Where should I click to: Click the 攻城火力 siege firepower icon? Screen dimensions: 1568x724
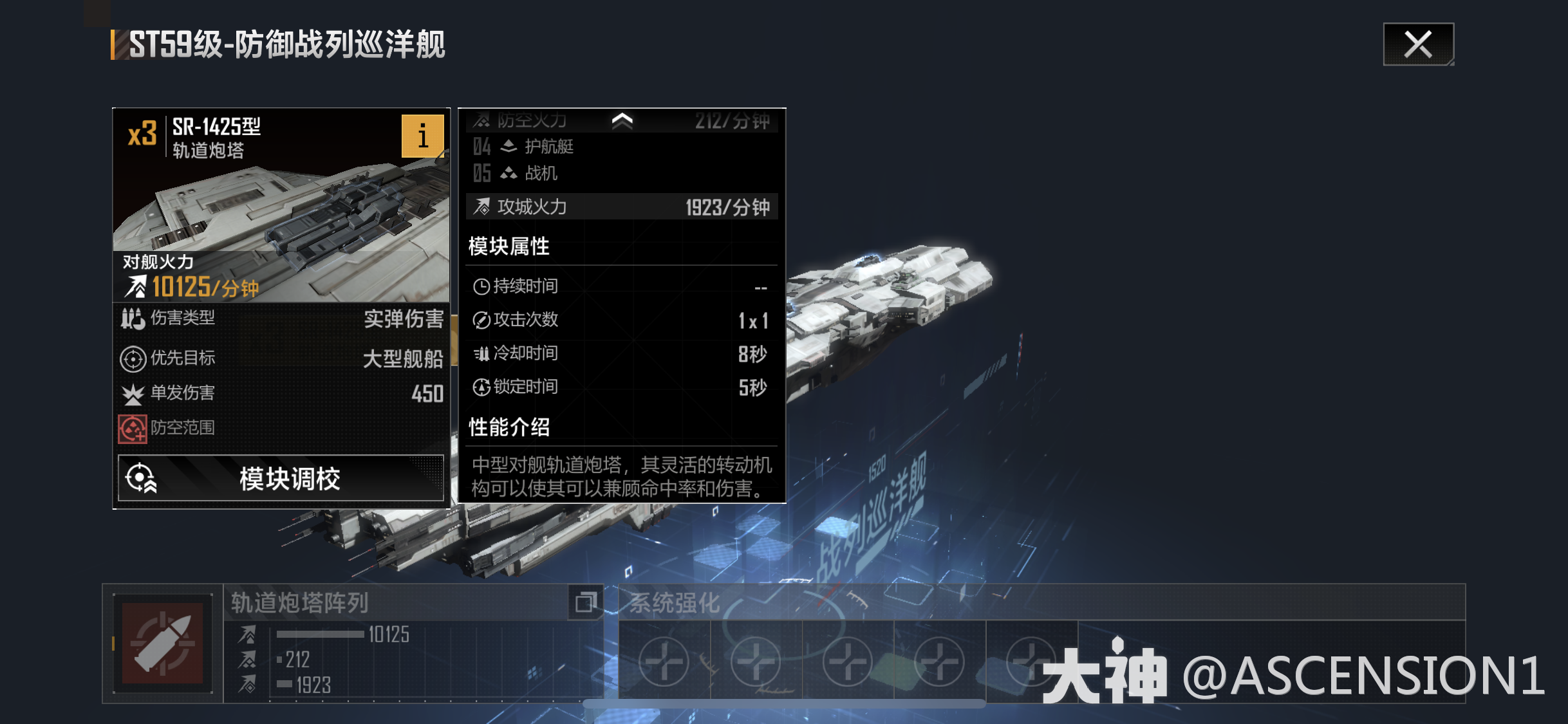tap(481, 207)
